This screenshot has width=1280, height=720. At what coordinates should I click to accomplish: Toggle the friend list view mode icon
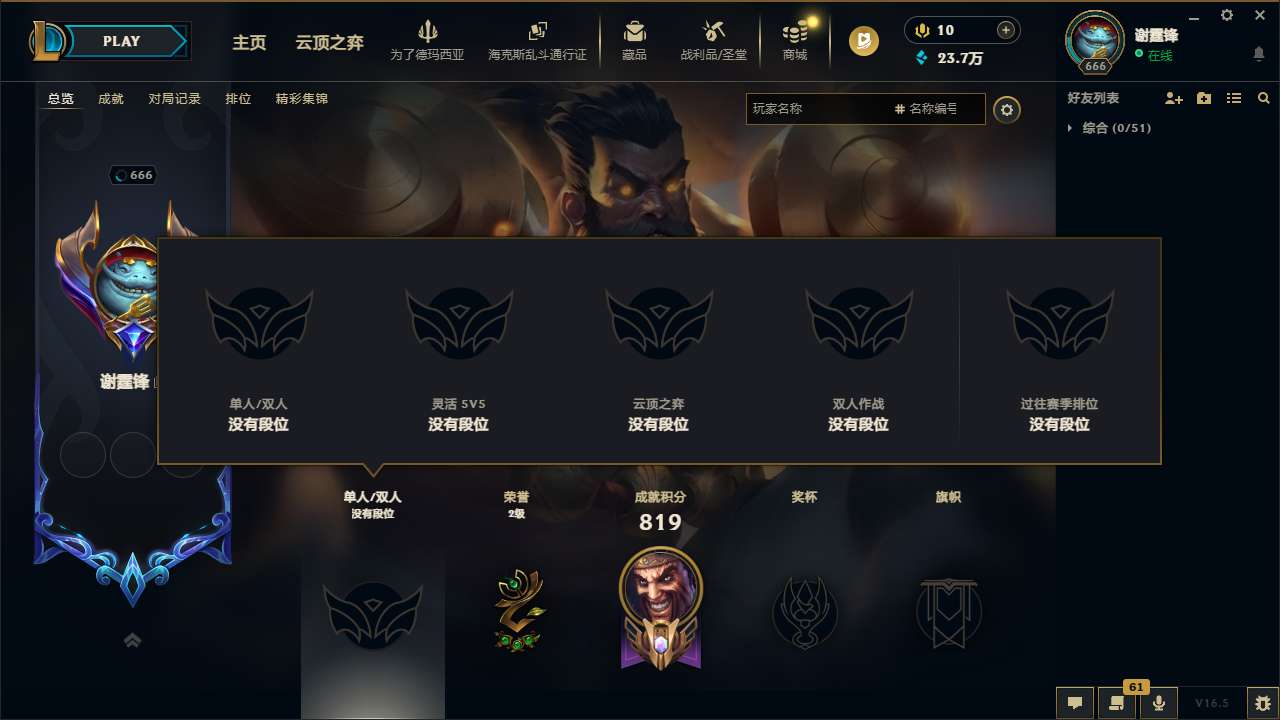(1234, 98)
